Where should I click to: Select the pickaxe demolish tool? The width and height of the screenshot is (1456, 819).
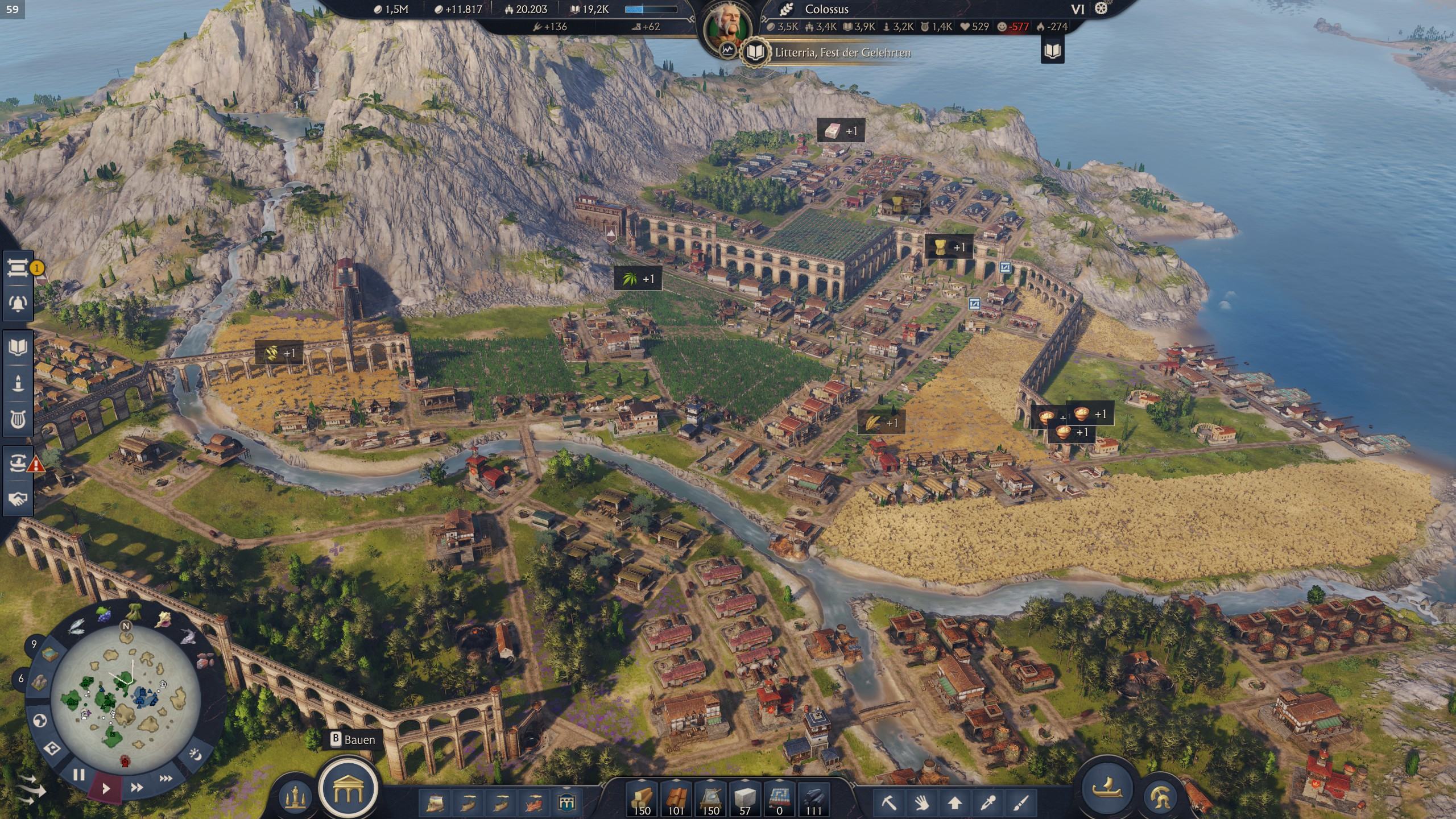coord(888,803)
